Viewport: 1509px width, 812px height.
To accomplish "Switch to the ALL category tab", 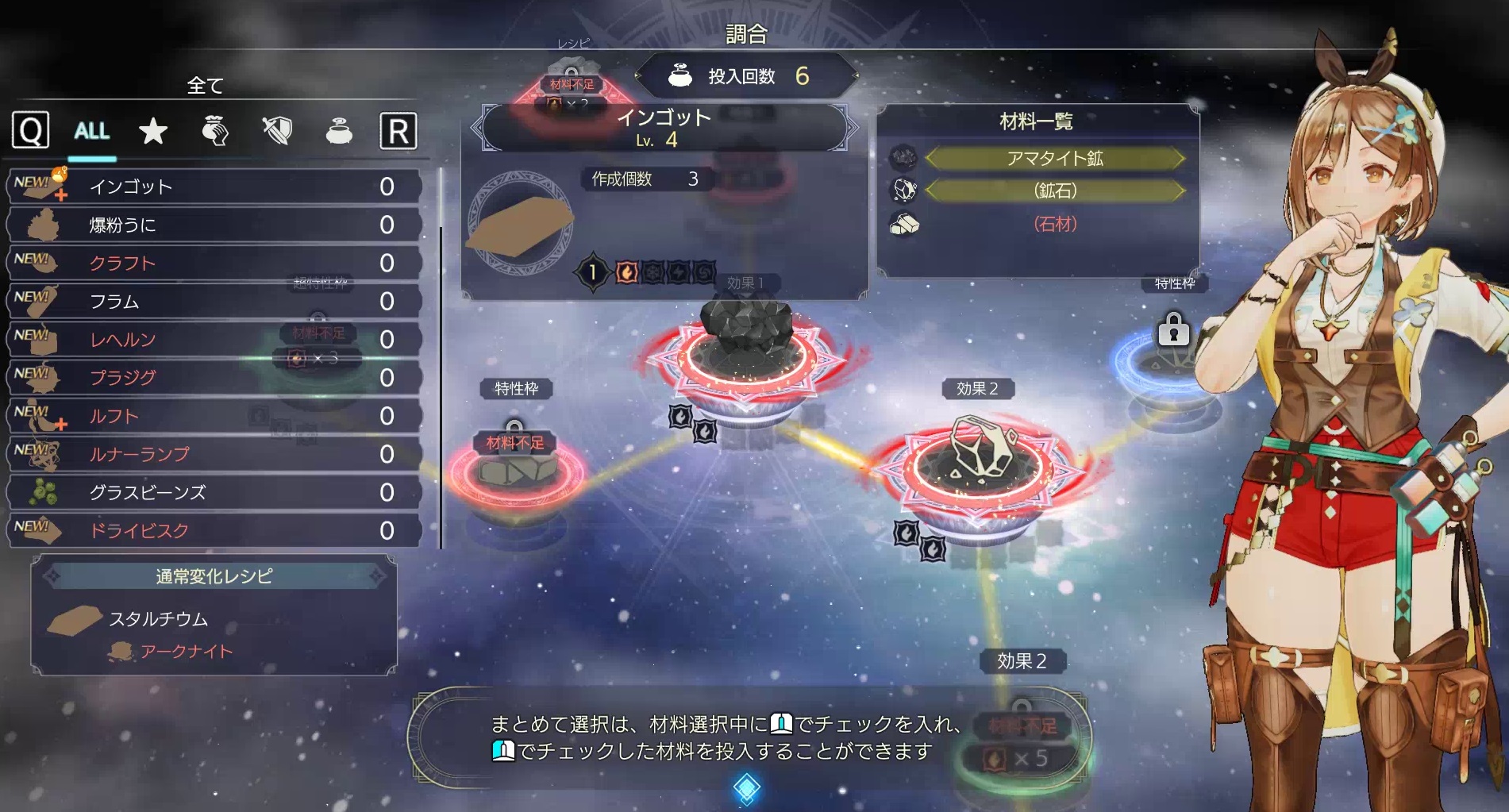I will coord(92,131).
